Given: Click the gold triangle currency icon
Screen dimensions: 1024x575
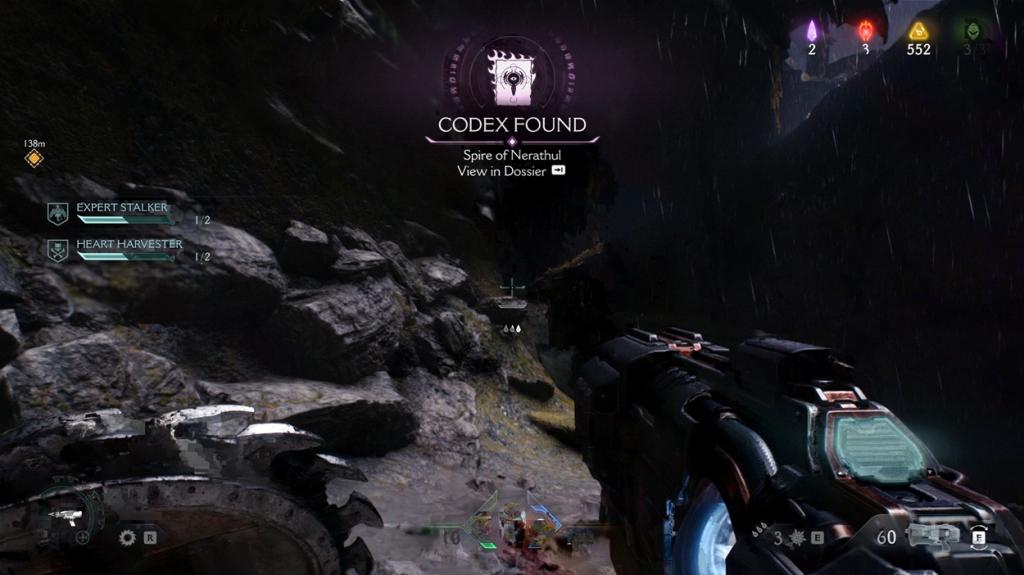Looking at the screenshot, I should 918,31.
